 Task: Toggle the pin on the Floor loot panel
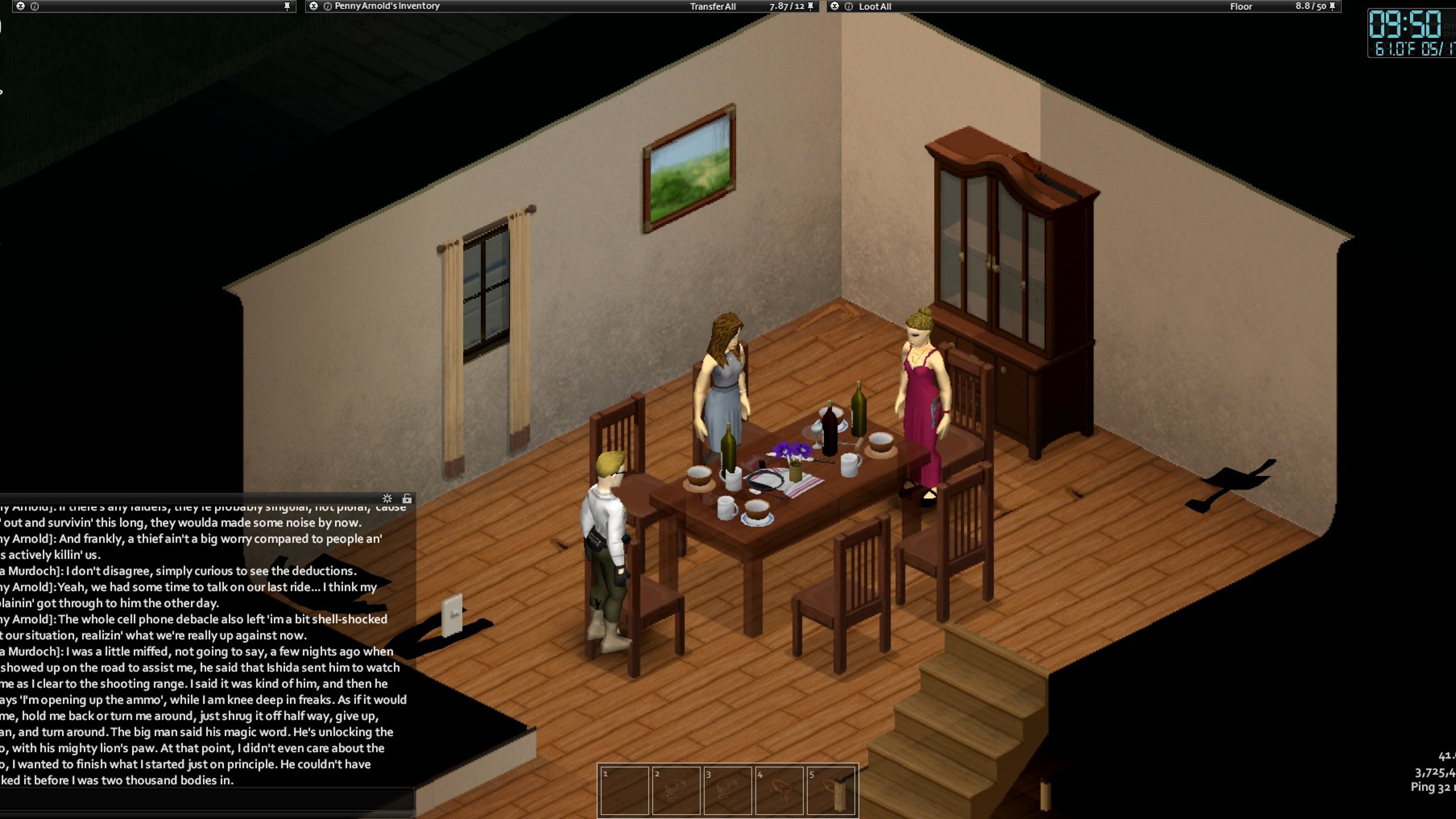point(1332,6)
